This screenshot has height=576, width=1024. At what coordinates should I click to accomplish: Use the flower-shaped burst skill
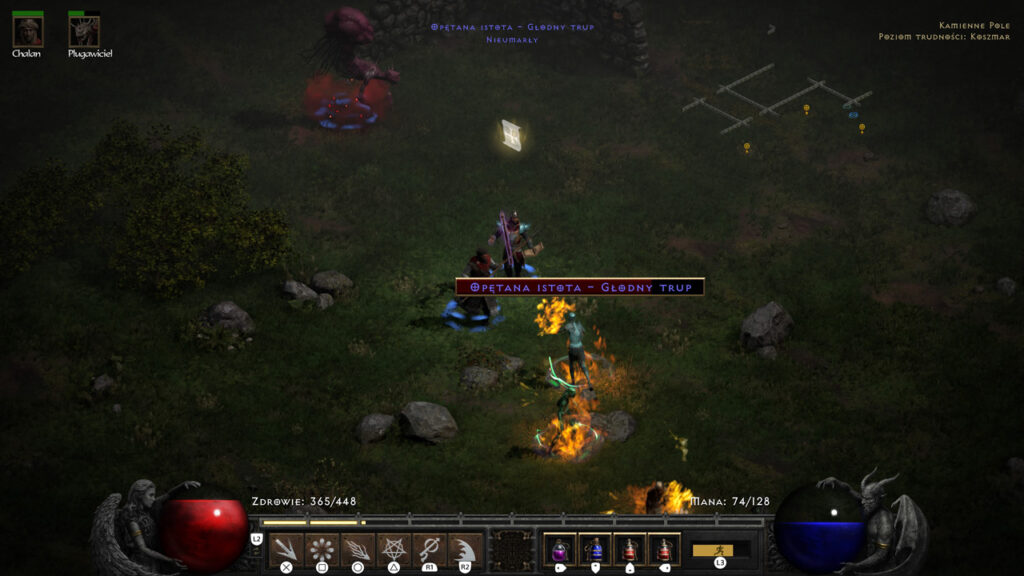[321, 549]
